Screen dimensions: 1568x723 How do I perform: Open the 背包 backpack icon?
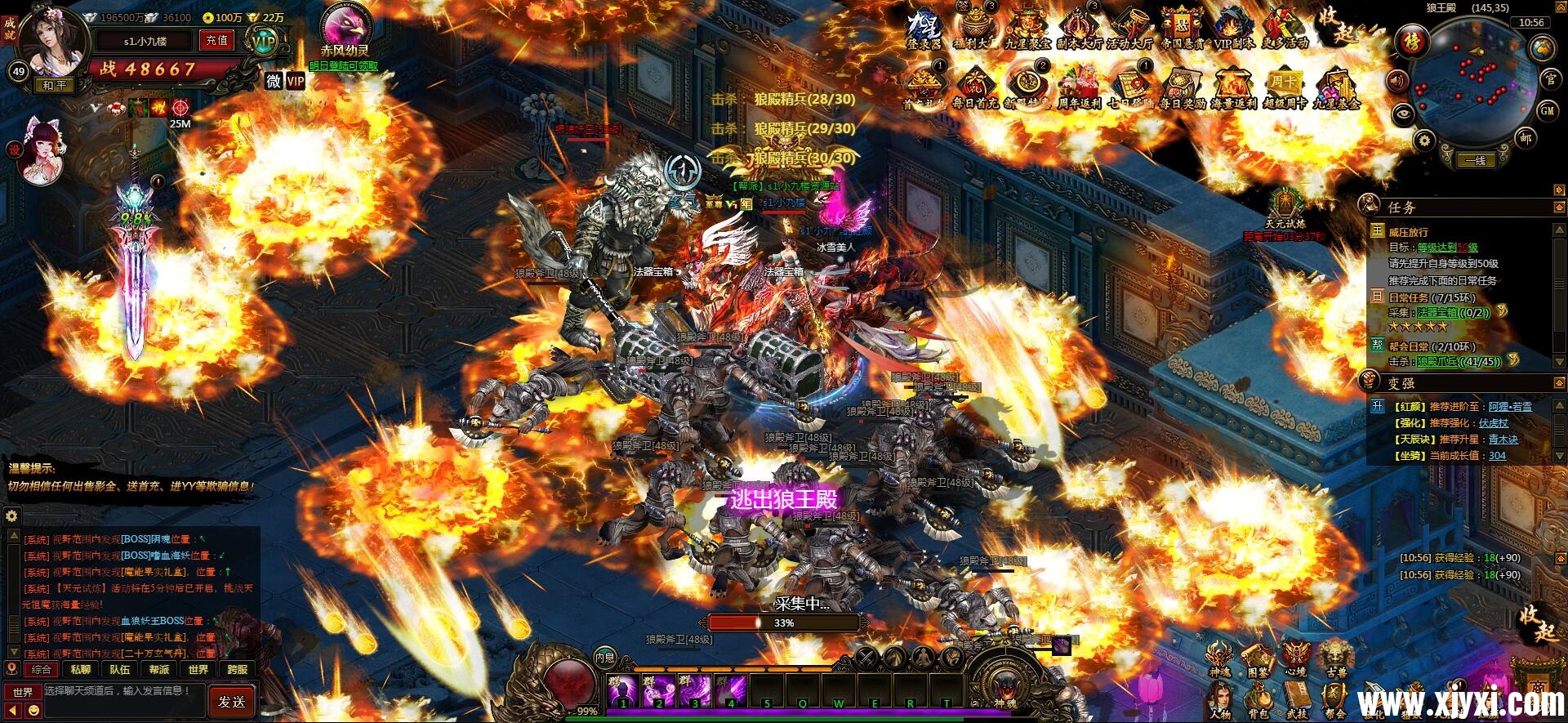[1259, 698]
